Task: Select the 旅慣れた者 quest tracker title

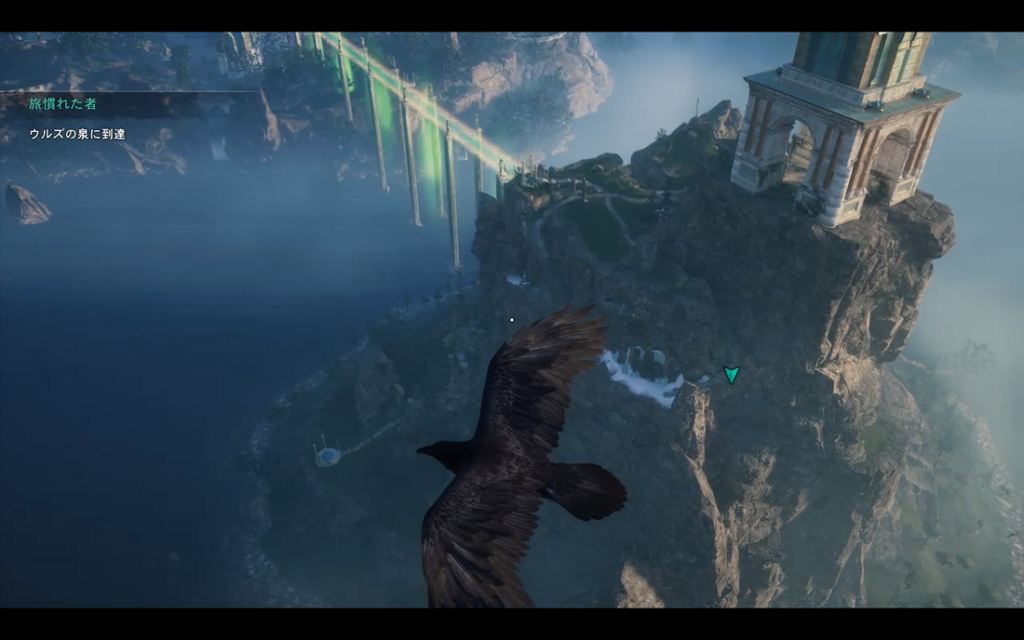Action: click(x=63, y=104)
